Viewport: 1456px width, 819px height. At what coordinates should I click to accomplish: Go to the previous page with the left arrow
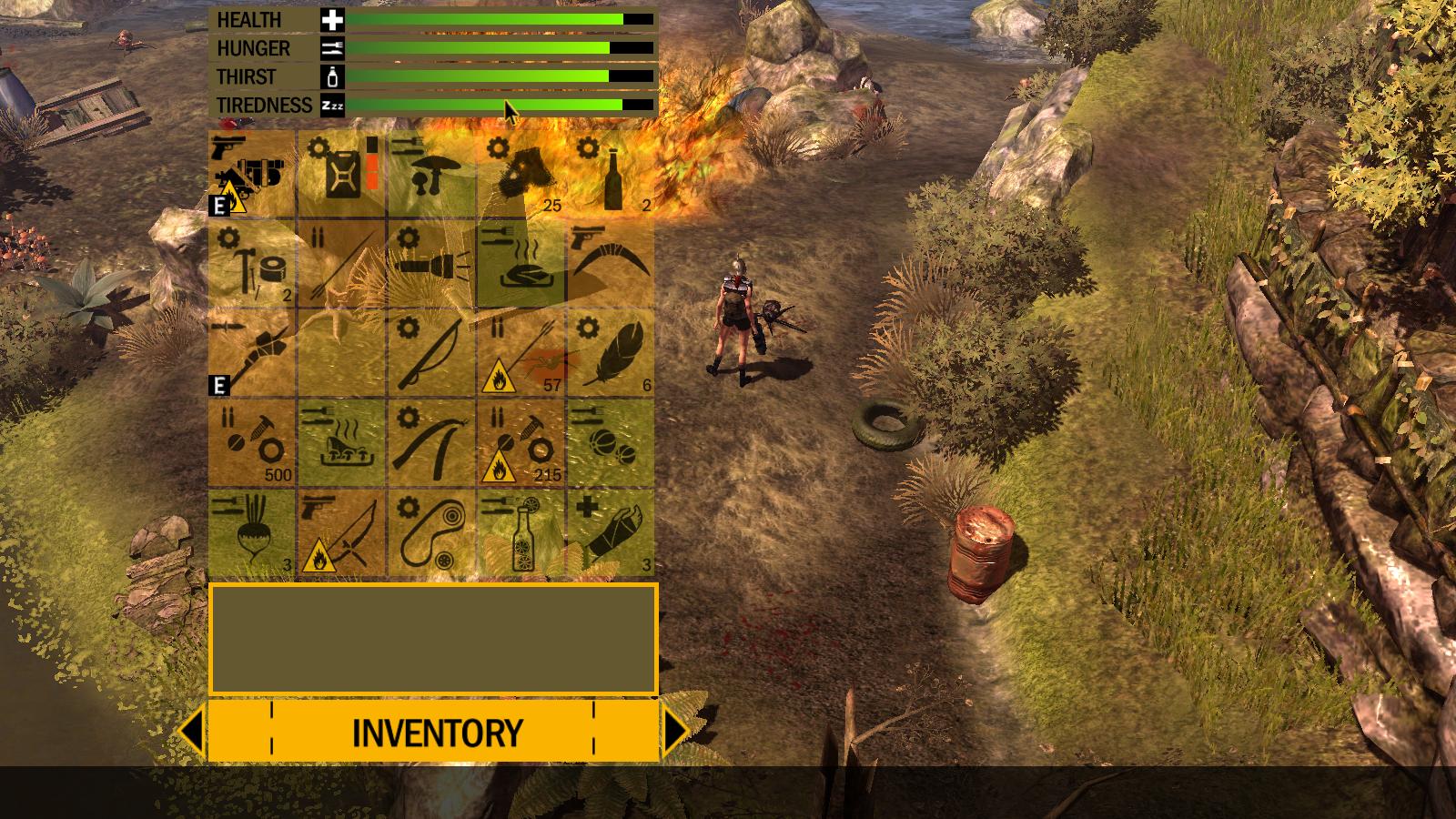(x=191, y=729)
